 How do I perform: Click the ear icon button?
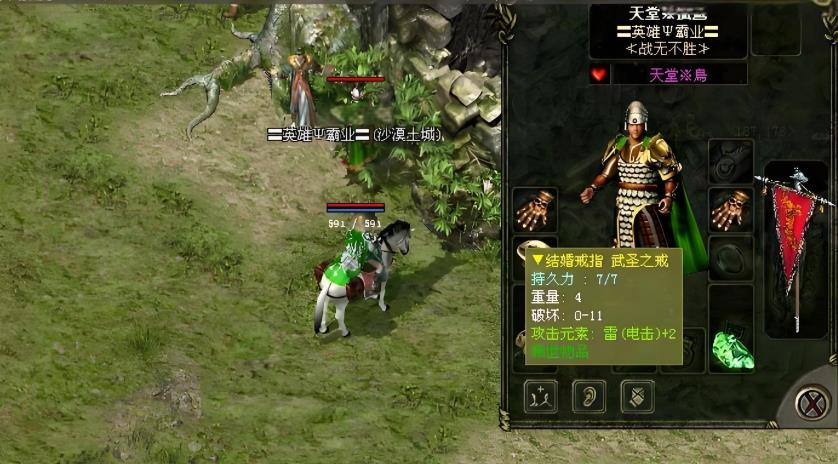[x=589, y=396]
